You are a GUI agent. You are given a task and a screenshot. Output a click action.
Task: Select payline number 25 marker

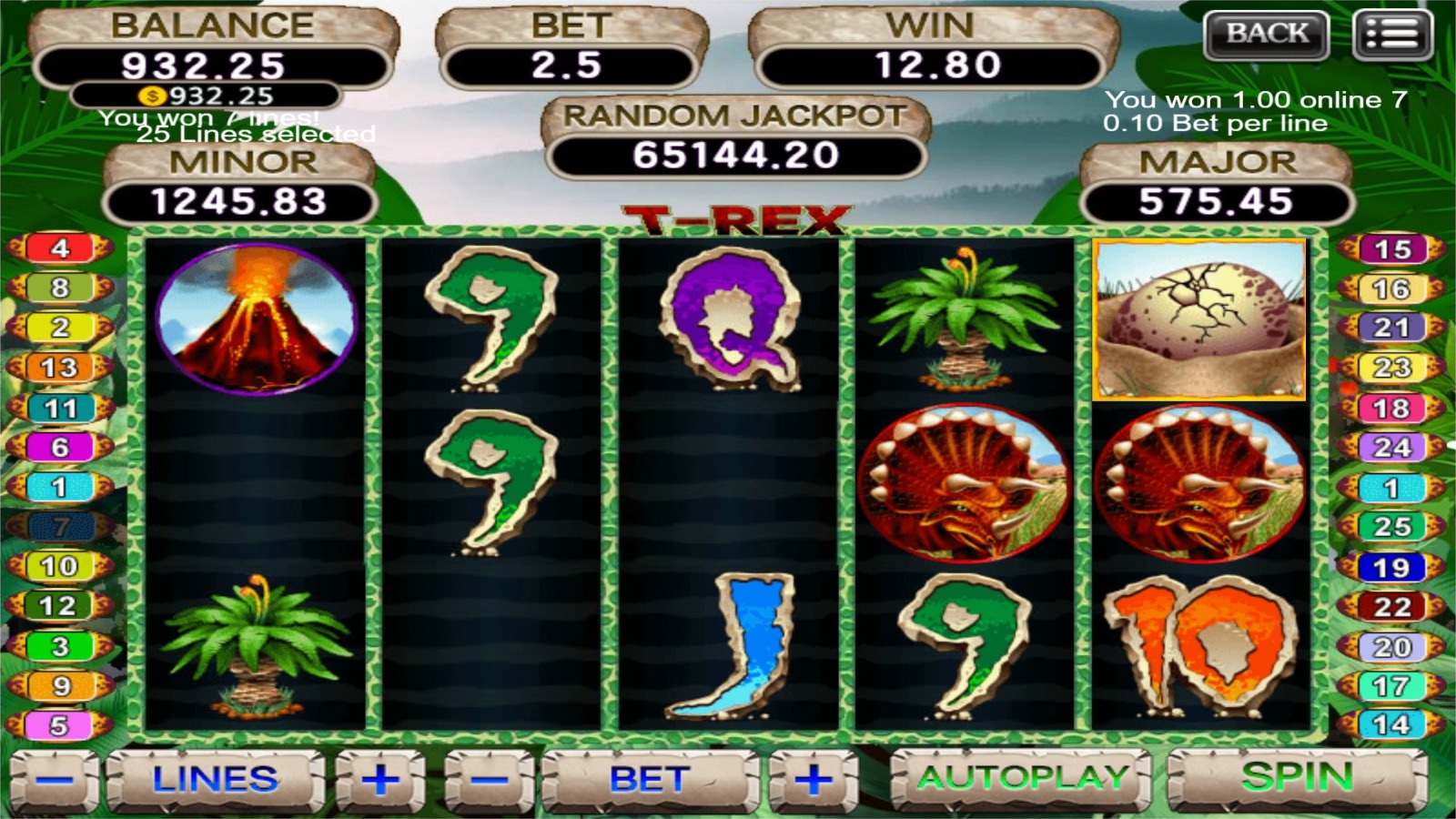coord(1391,527)
